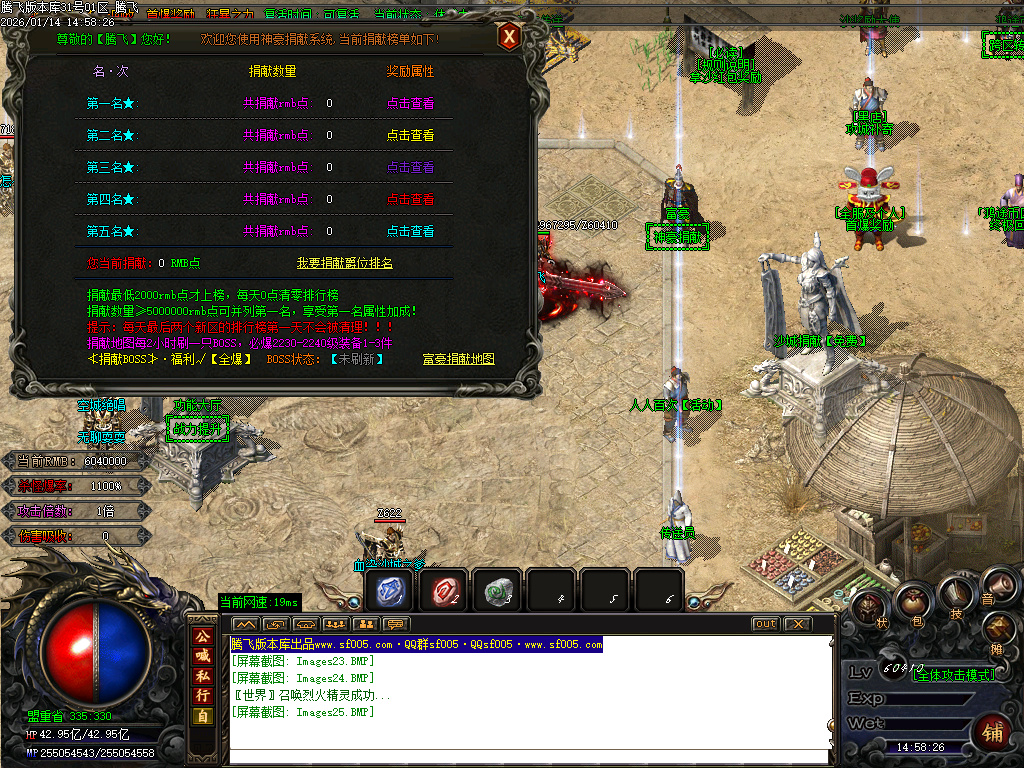Use the blue gem in hotbar slot 1
The width and height of the screenshot is (1024, 768).
389,591
